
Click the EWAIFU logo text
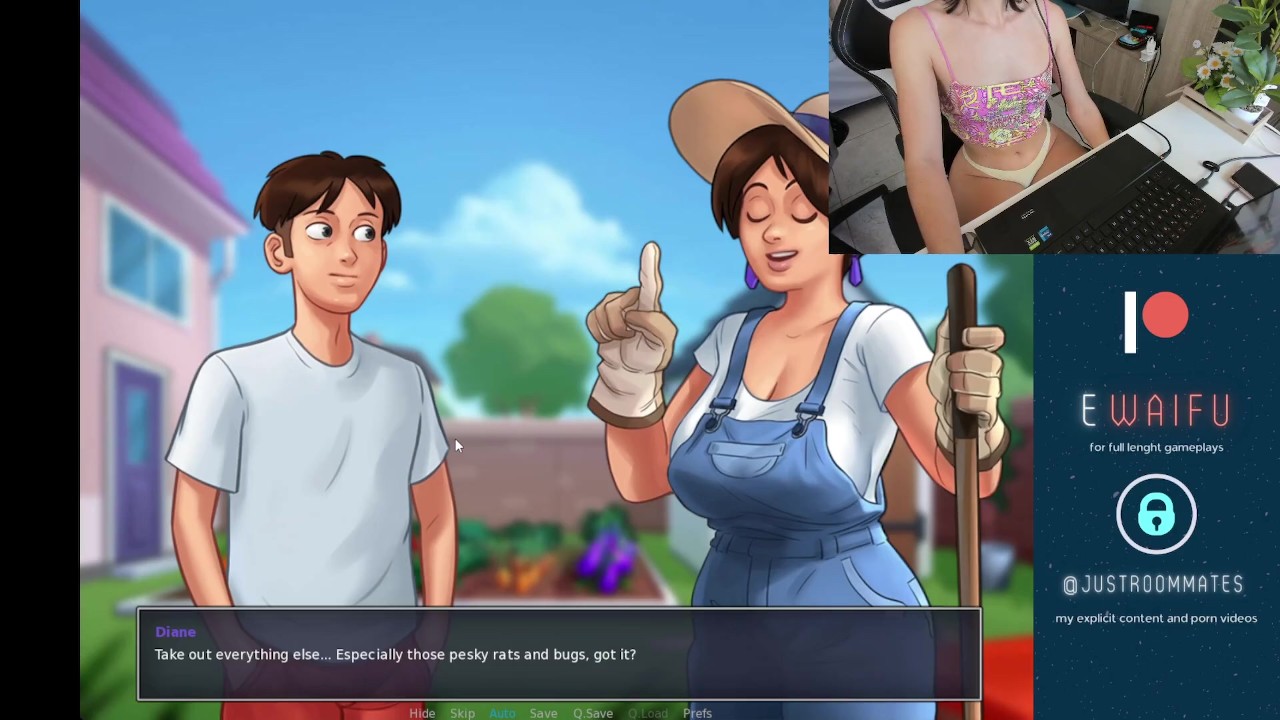(x=1156, y=410)
